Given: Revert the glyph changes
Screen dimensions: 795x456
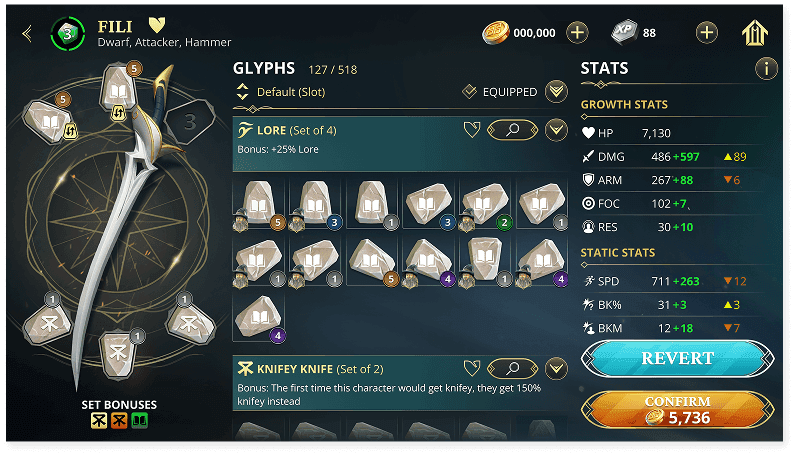Looking at the screenshot, I should (677, 358).
